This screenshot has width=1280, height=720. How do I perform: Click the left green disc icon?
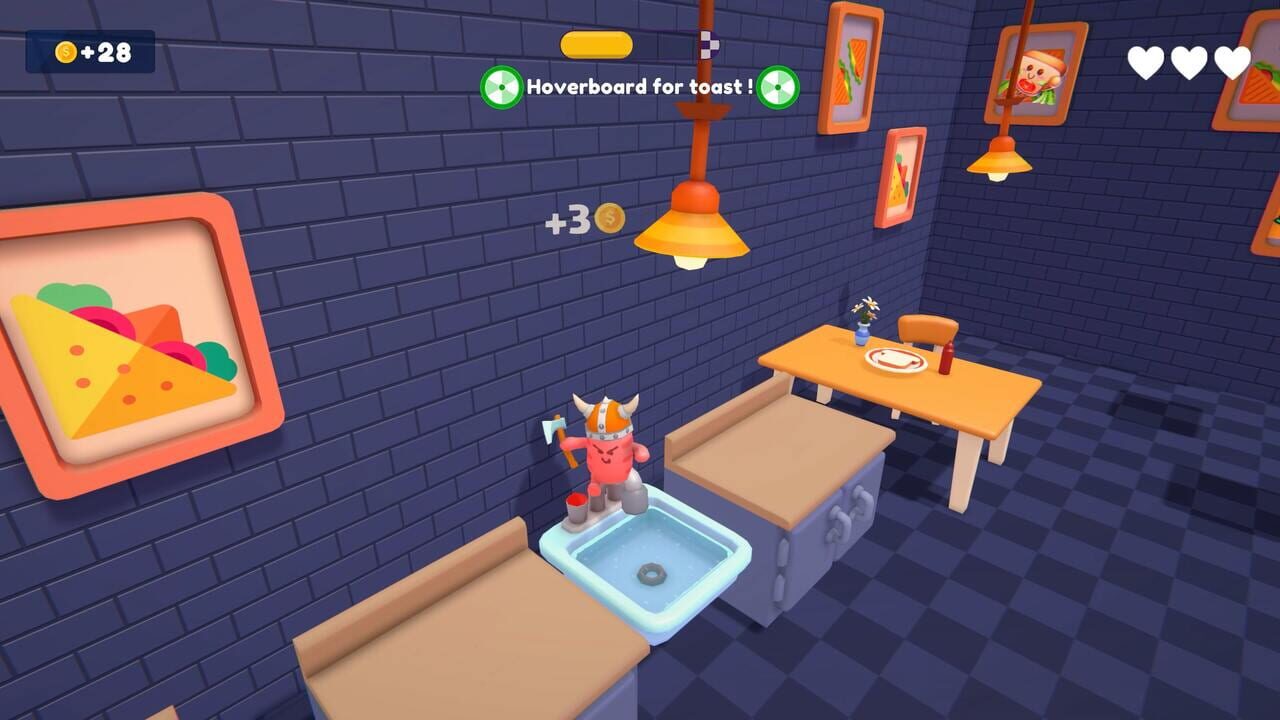click(502, 86)
